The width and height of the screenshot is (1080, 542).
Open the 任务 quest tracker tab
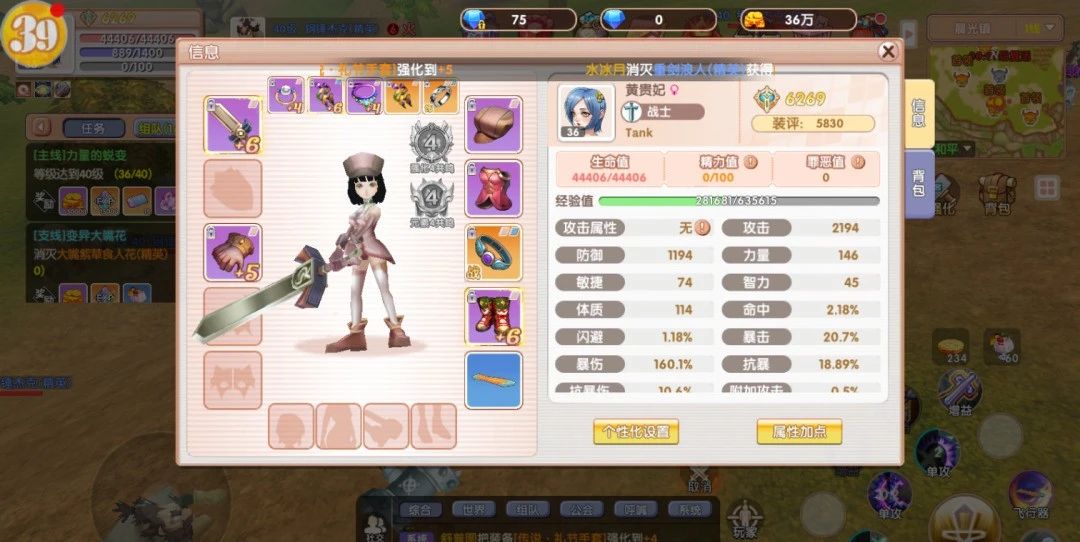tap(93, 128)
